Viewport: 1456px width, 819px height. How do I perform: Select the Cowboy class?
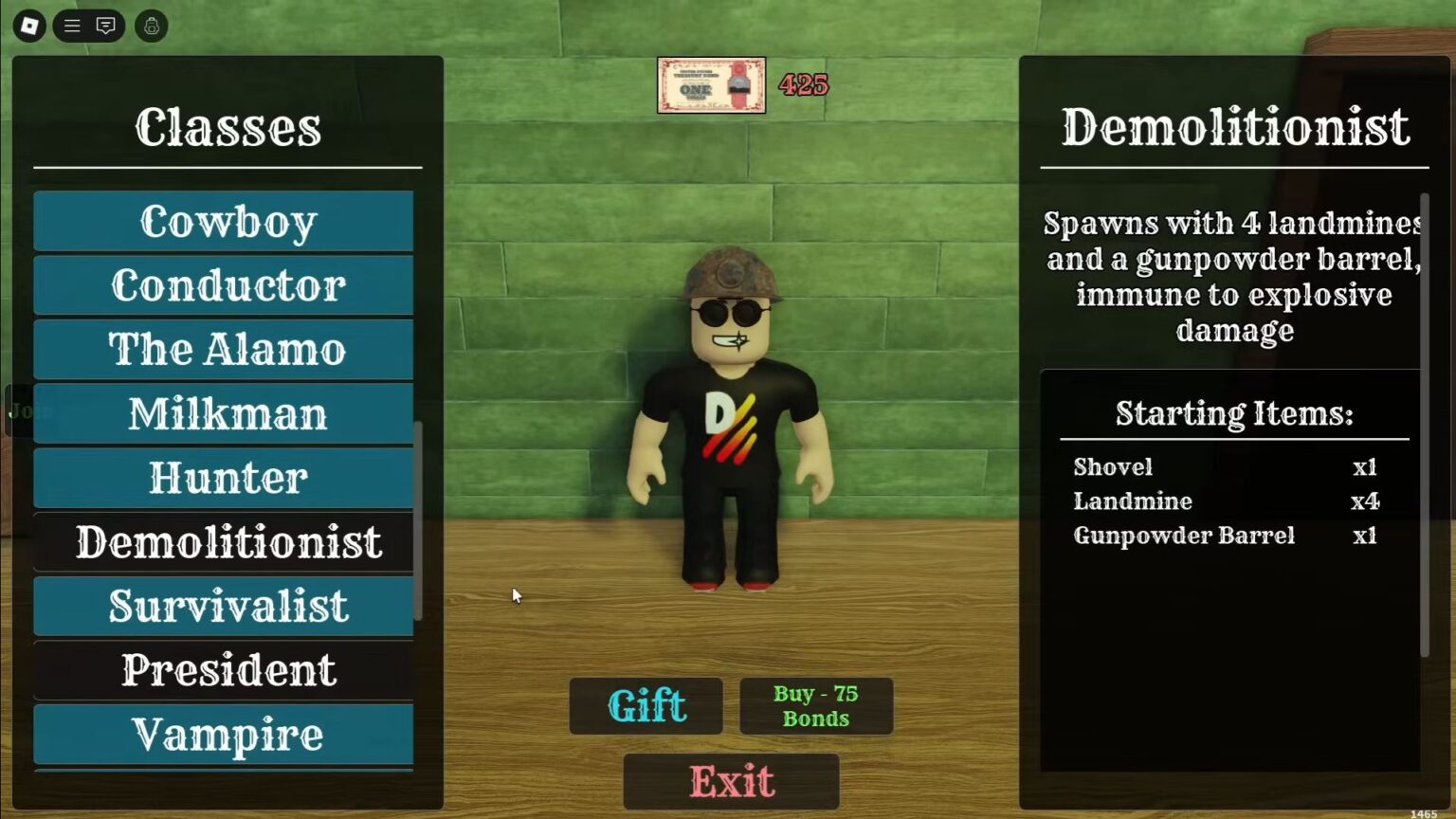coord(224,222)
